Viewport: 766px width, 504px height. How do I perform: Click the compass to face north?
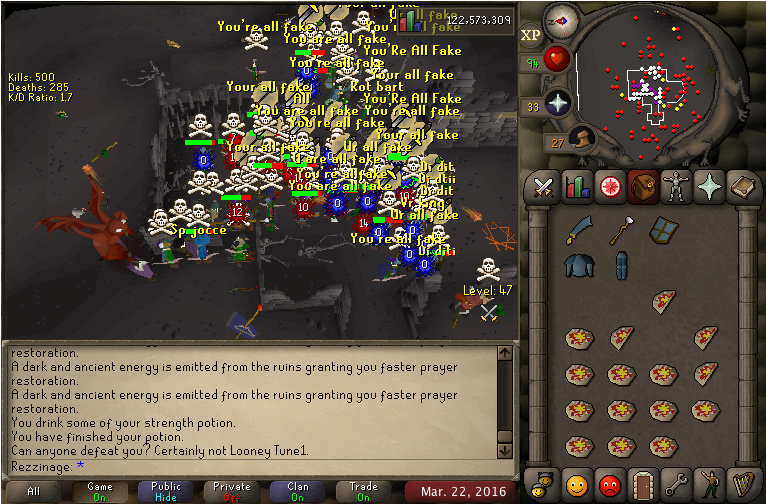561,20
